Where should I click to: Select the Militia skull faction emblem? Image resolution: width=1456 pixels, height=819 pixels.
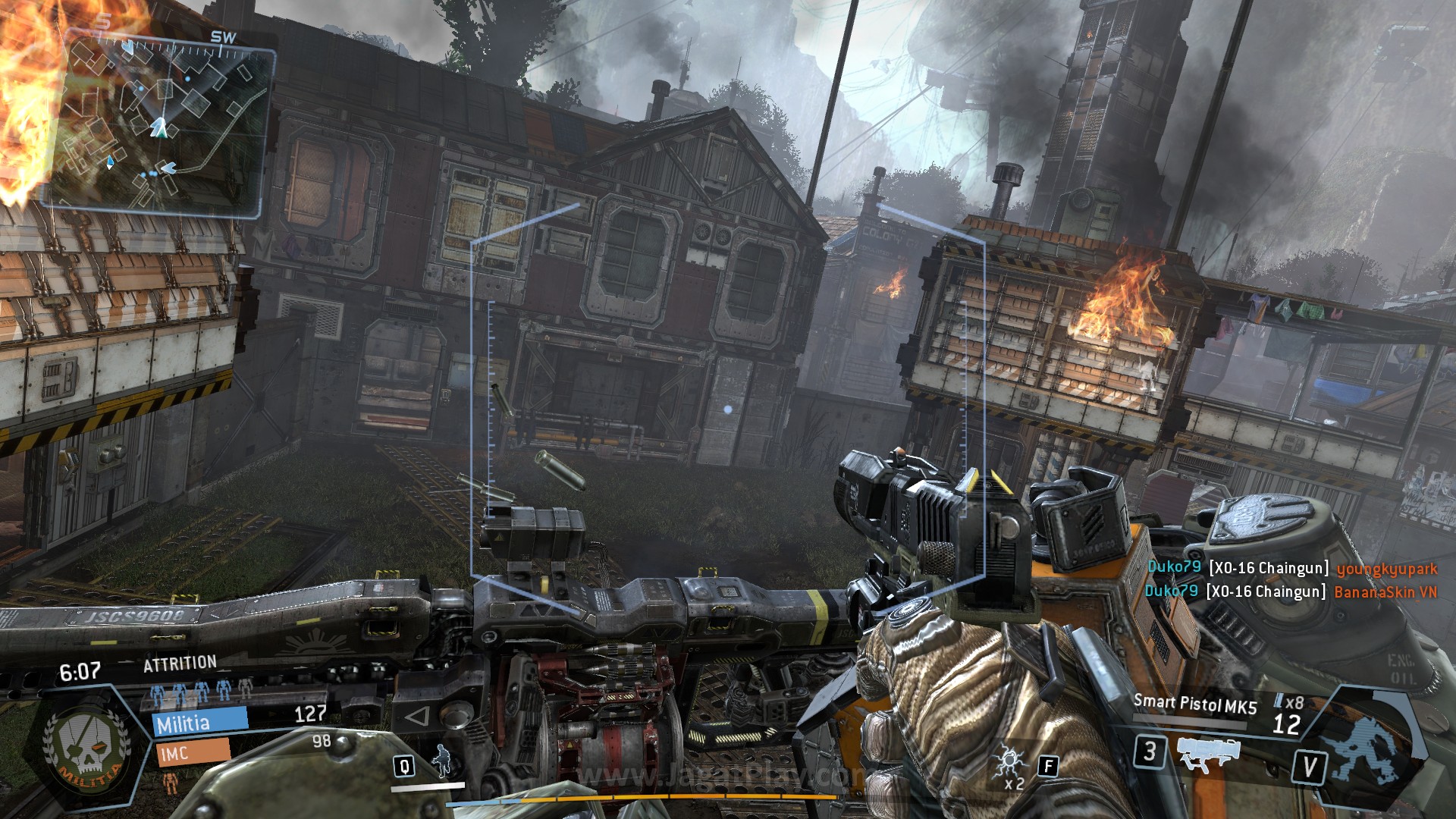click(86, 748)
